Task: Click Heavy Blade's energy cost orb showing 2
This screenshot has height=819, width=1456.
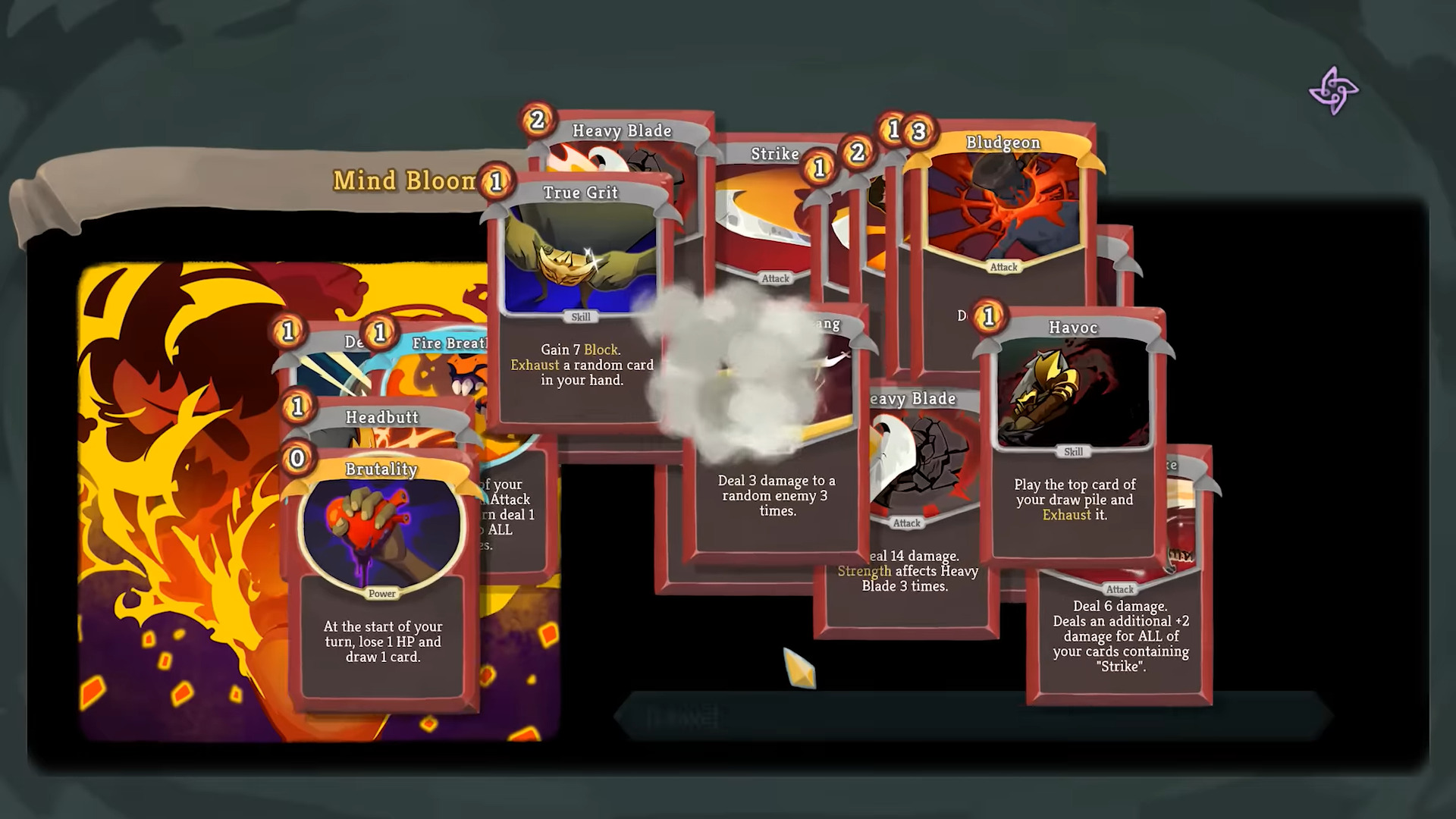Action: [535, 118]
